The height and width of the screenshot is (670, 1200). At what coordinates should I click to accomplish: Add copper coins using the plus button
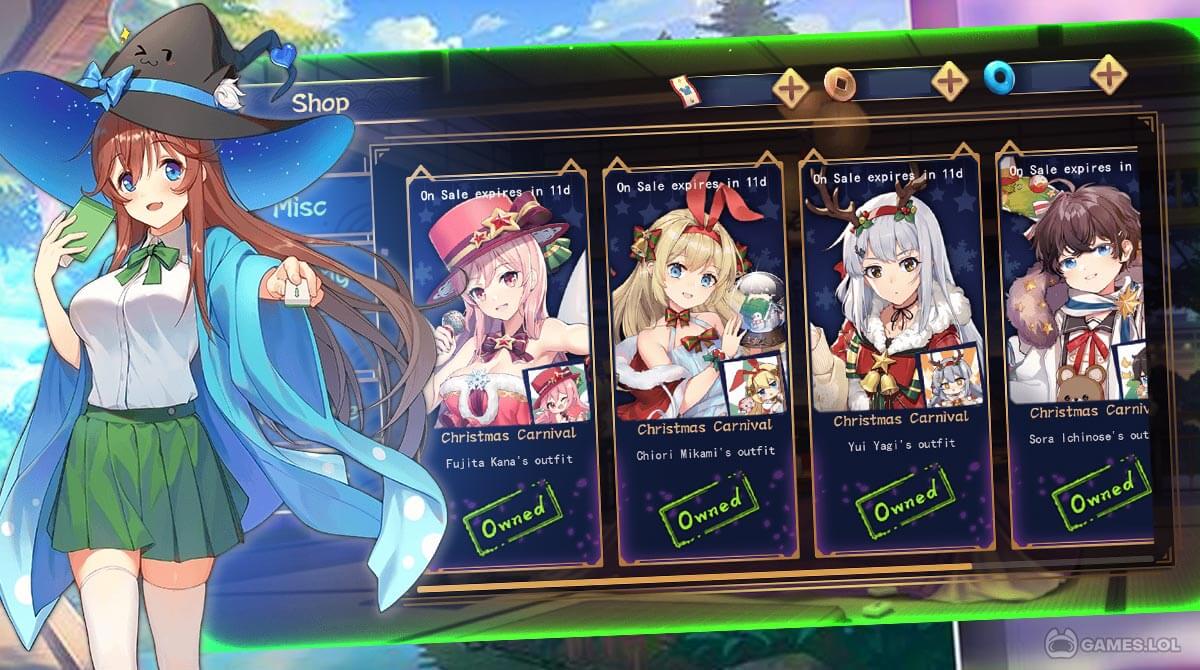[949, 80]
